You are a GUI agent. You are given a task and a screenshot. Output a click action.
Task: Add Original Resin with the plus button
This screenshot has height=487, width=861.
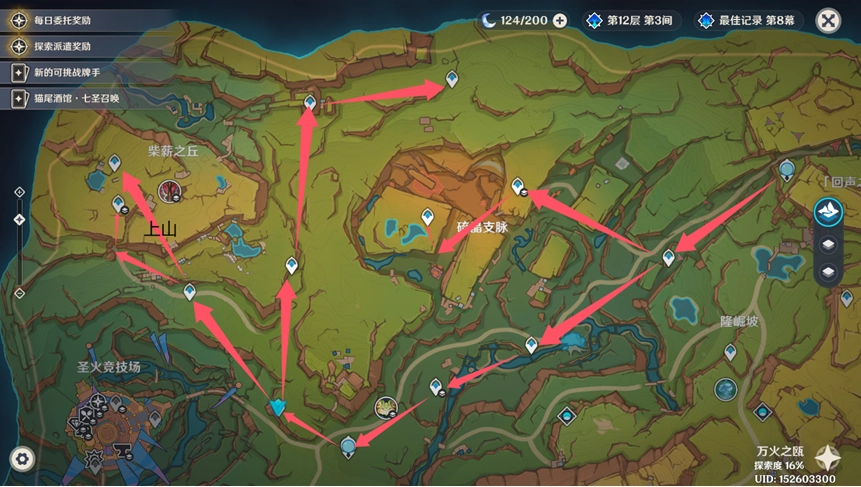tap(560, 20)
